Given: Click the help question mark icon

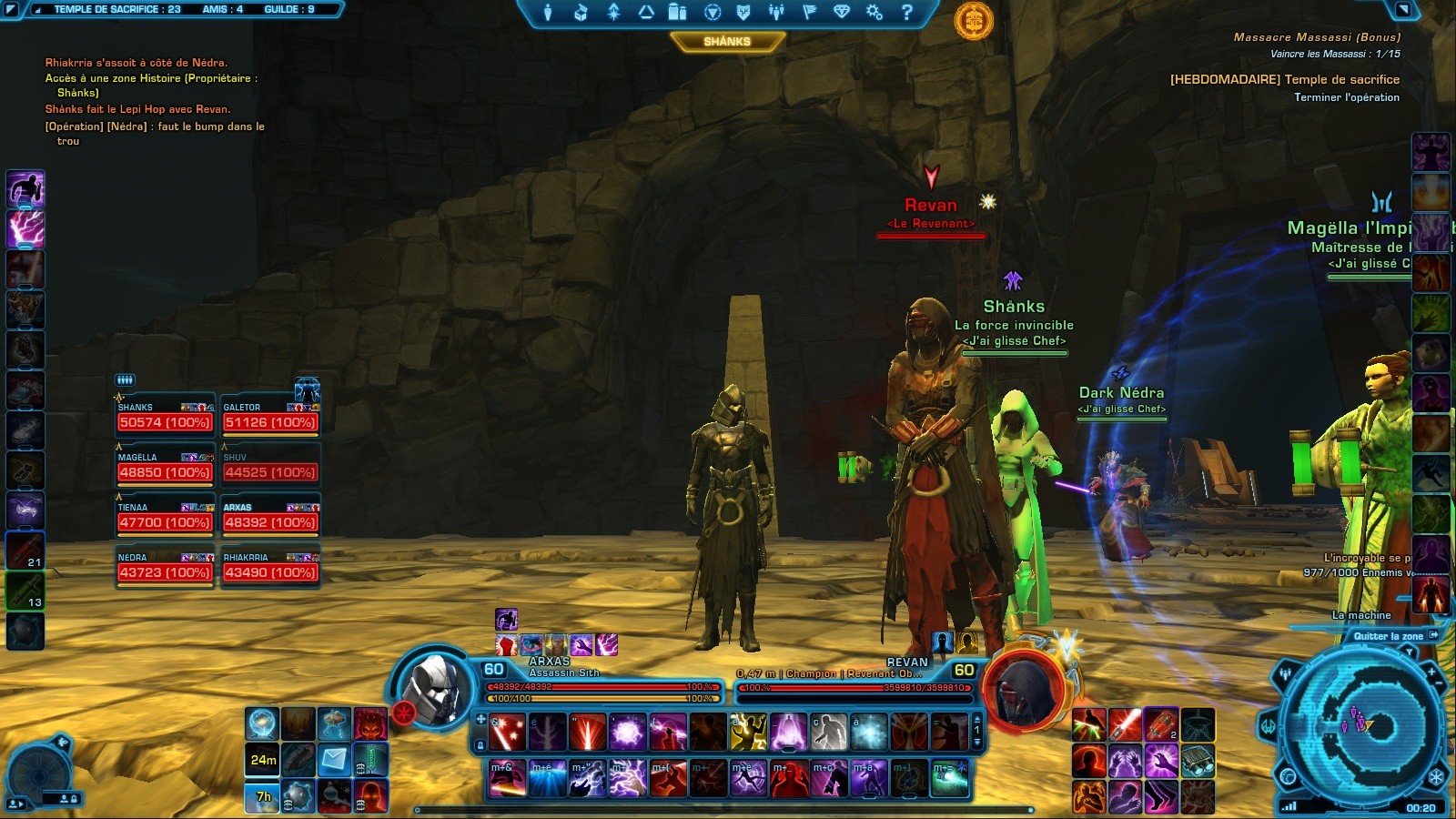Looking at the screenshot, I should (905, 12).
